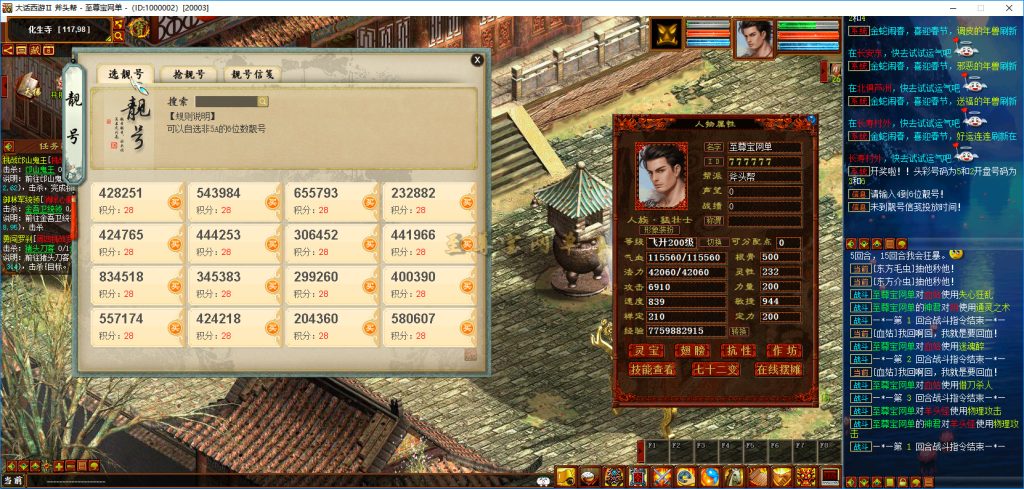Show the 抗性 resistance stats

click(x=738, y=349)
